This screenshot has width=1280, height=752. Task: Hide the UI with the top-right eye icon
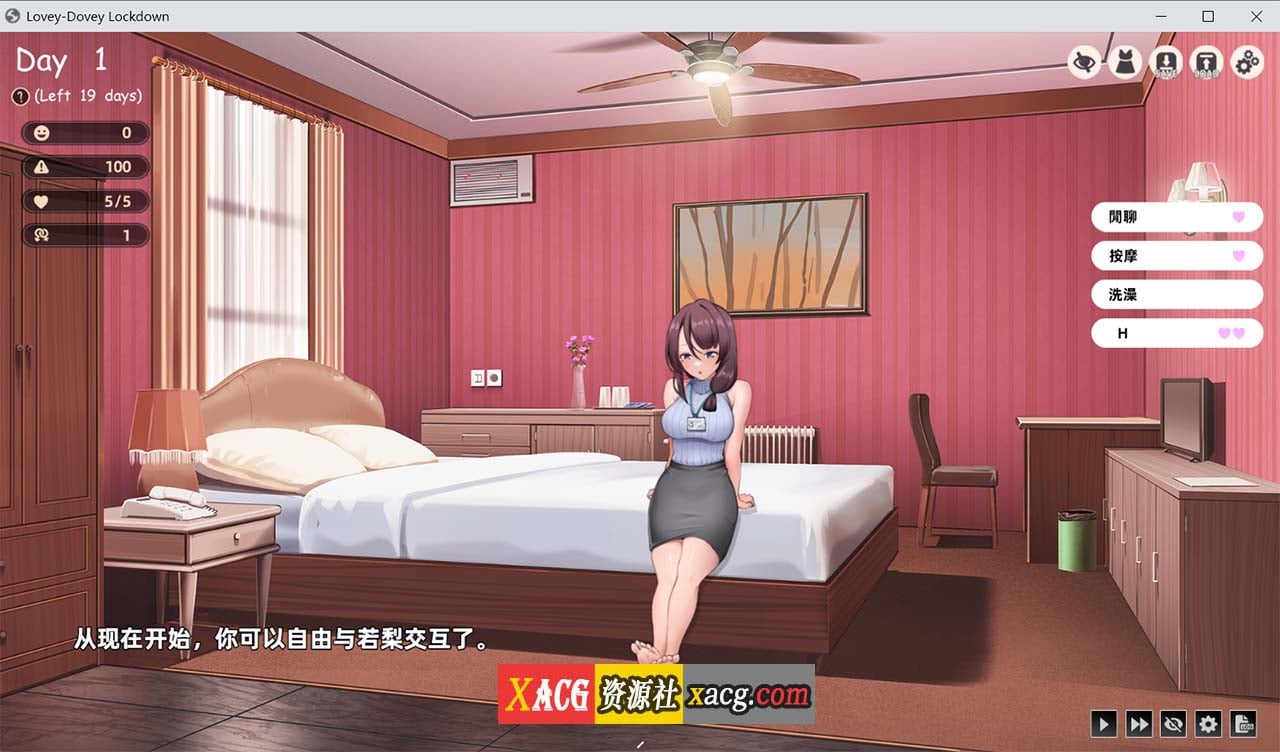coord(1082,62)
